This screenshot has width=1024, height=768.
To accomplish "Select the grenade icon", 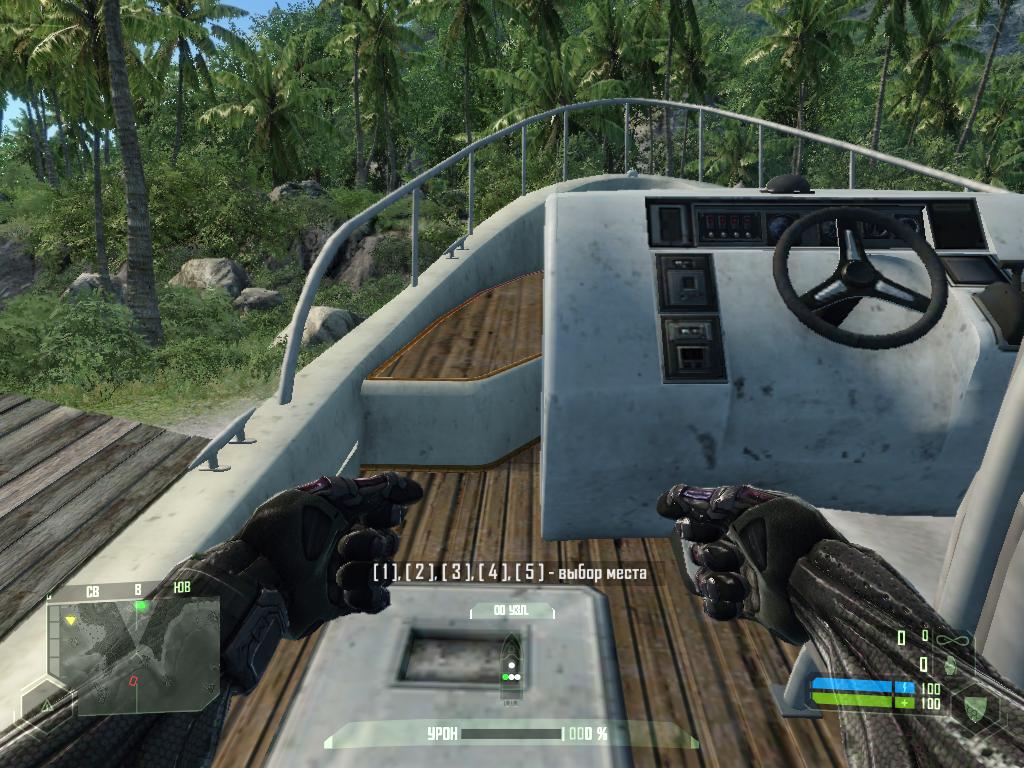I will point(950,664).
